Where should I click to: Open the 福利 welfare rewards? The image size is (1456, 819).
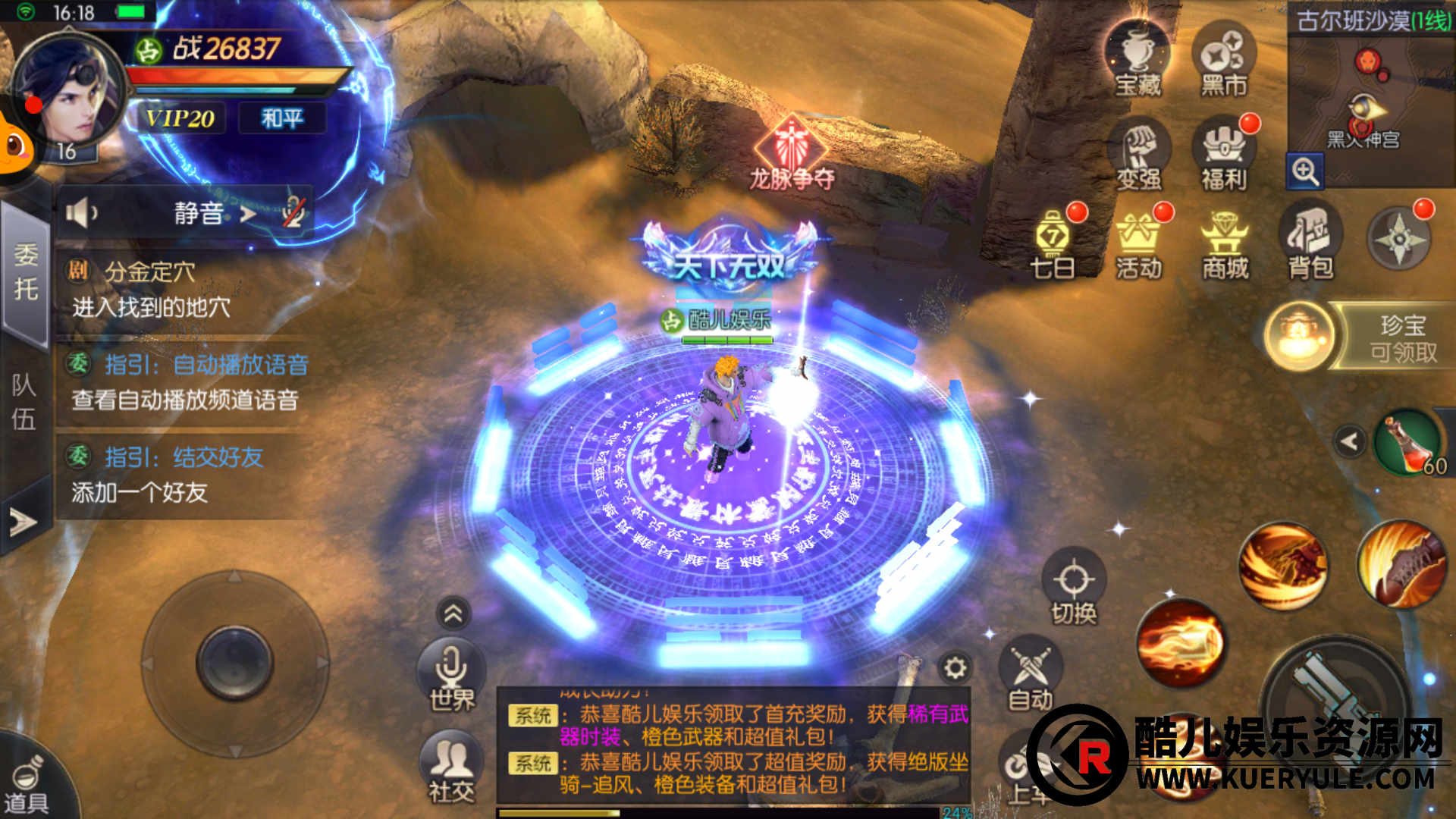[1223, 155]
